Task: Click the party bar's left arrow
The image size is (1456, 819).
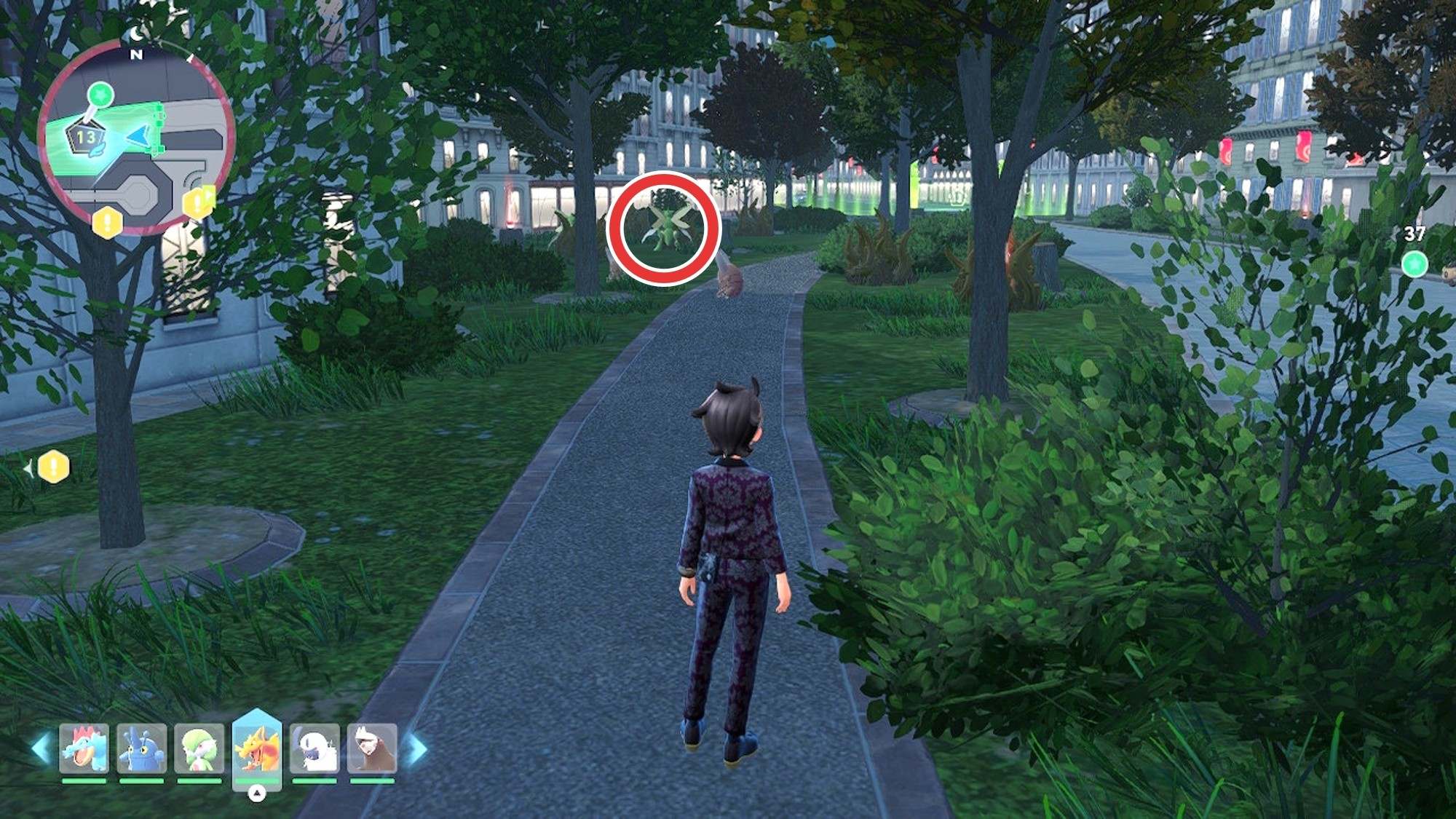Action: click(x=41, y=748)
